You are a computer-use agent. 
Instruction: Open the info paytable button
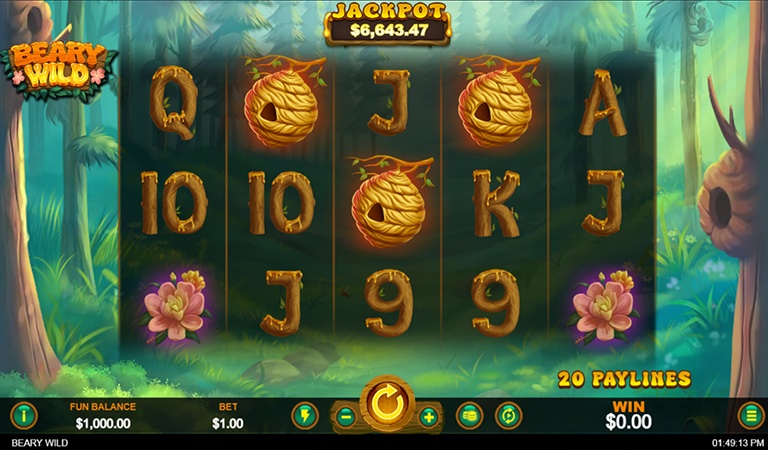(x=24, y=415)
